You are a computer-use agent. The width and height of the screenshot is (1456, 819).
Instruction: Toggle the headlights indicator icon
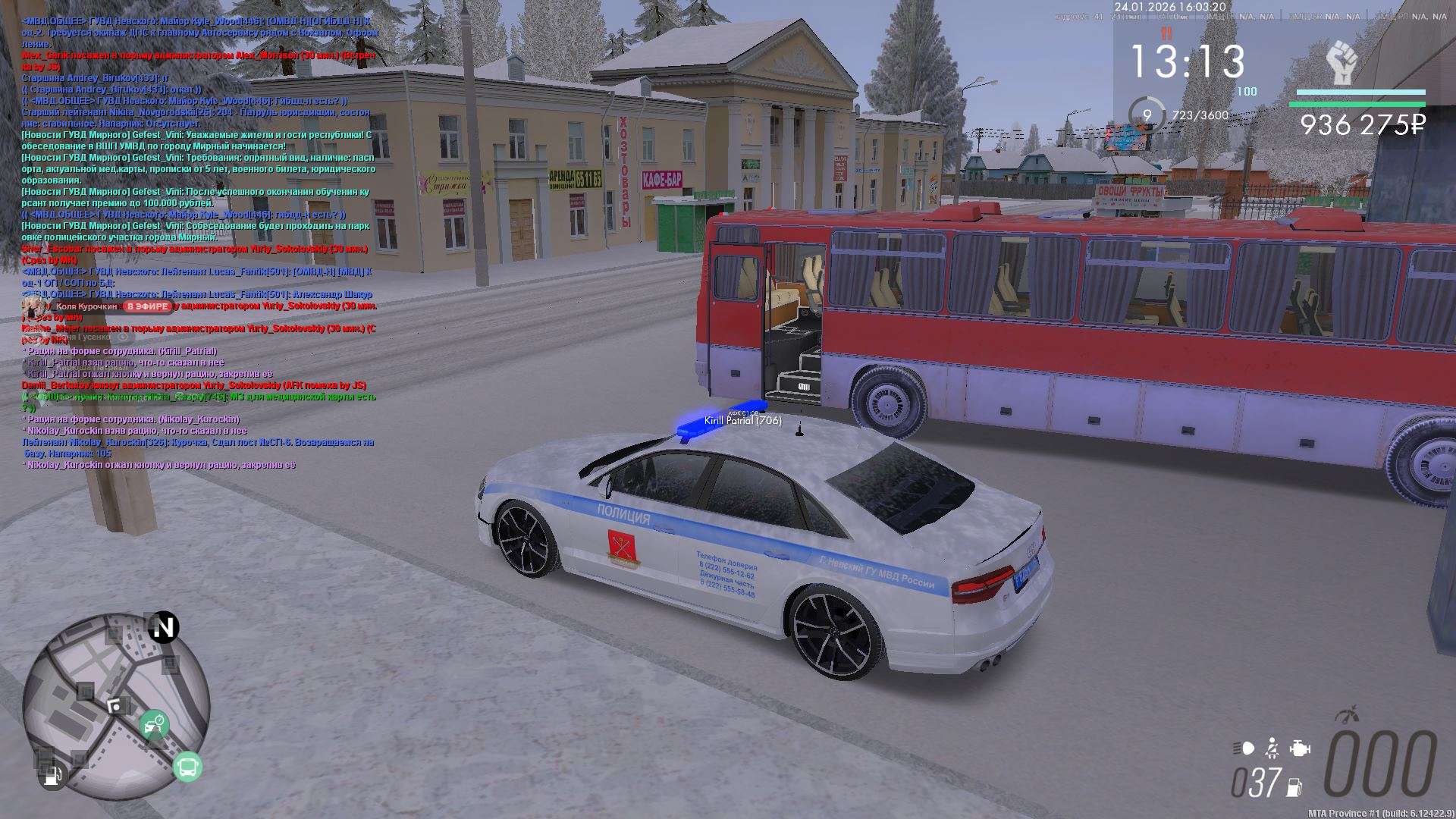tap(1244, 748)
